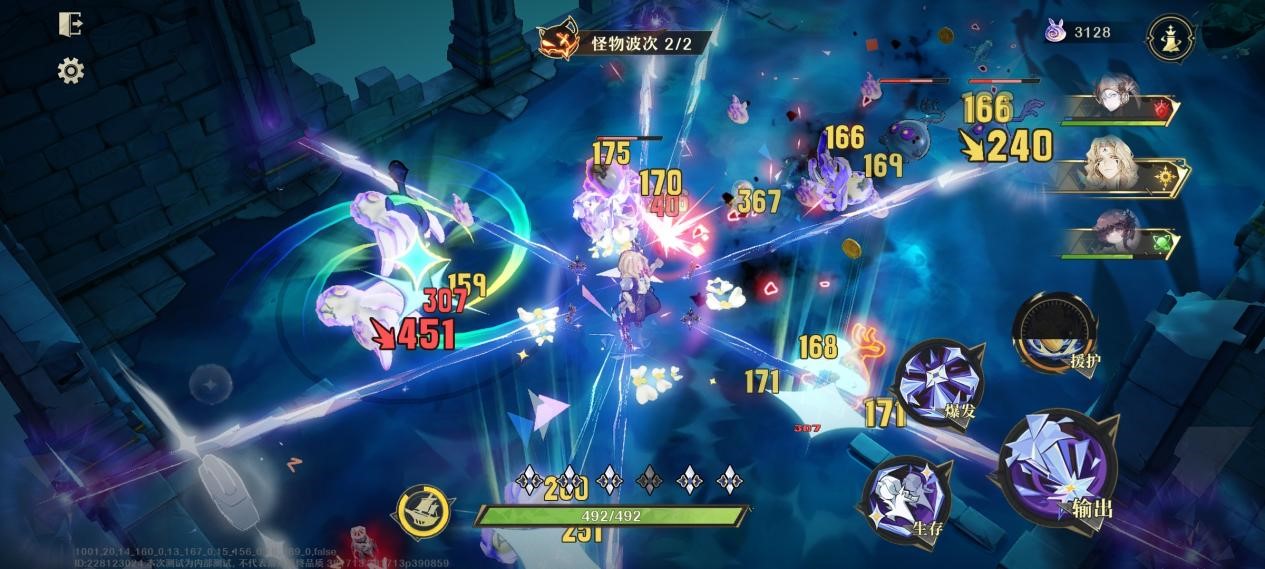Image resolution: width=1265 pixels, height=569 pixels.
Task: Use the 生存 survival skill
Action: [x=905, y=499]
